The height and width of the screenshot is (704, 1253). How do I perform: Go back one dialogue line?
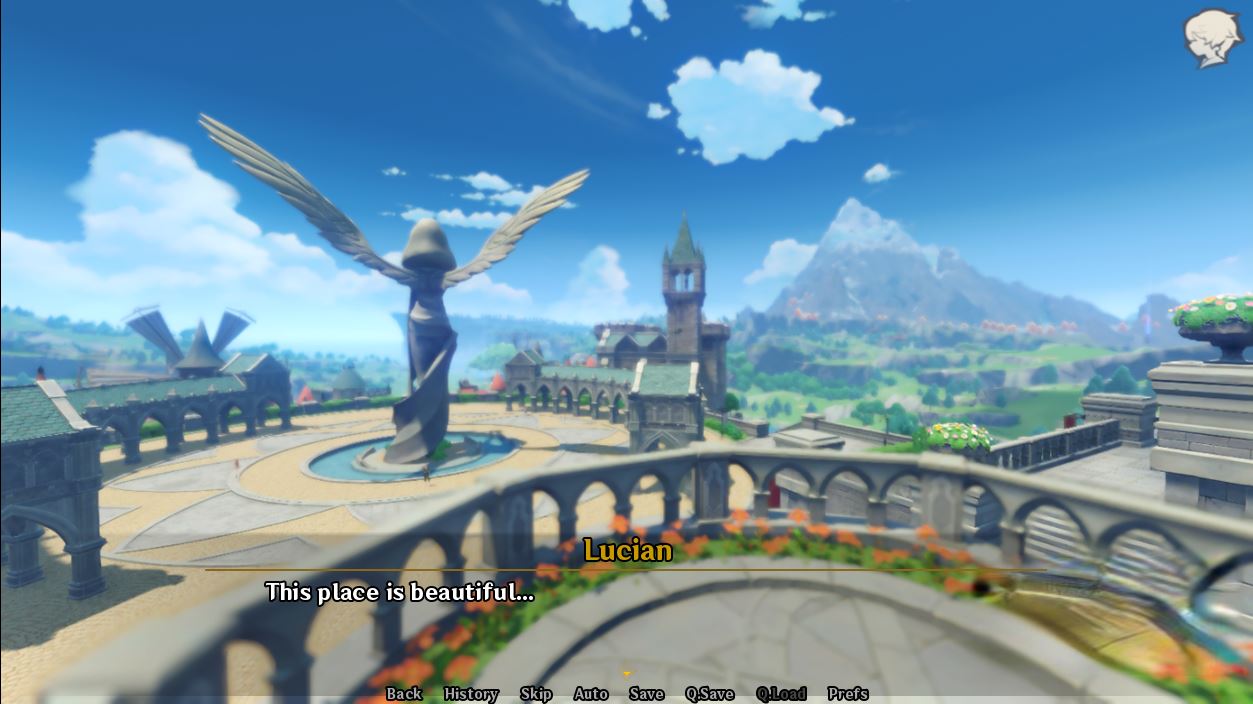(404, 694)
